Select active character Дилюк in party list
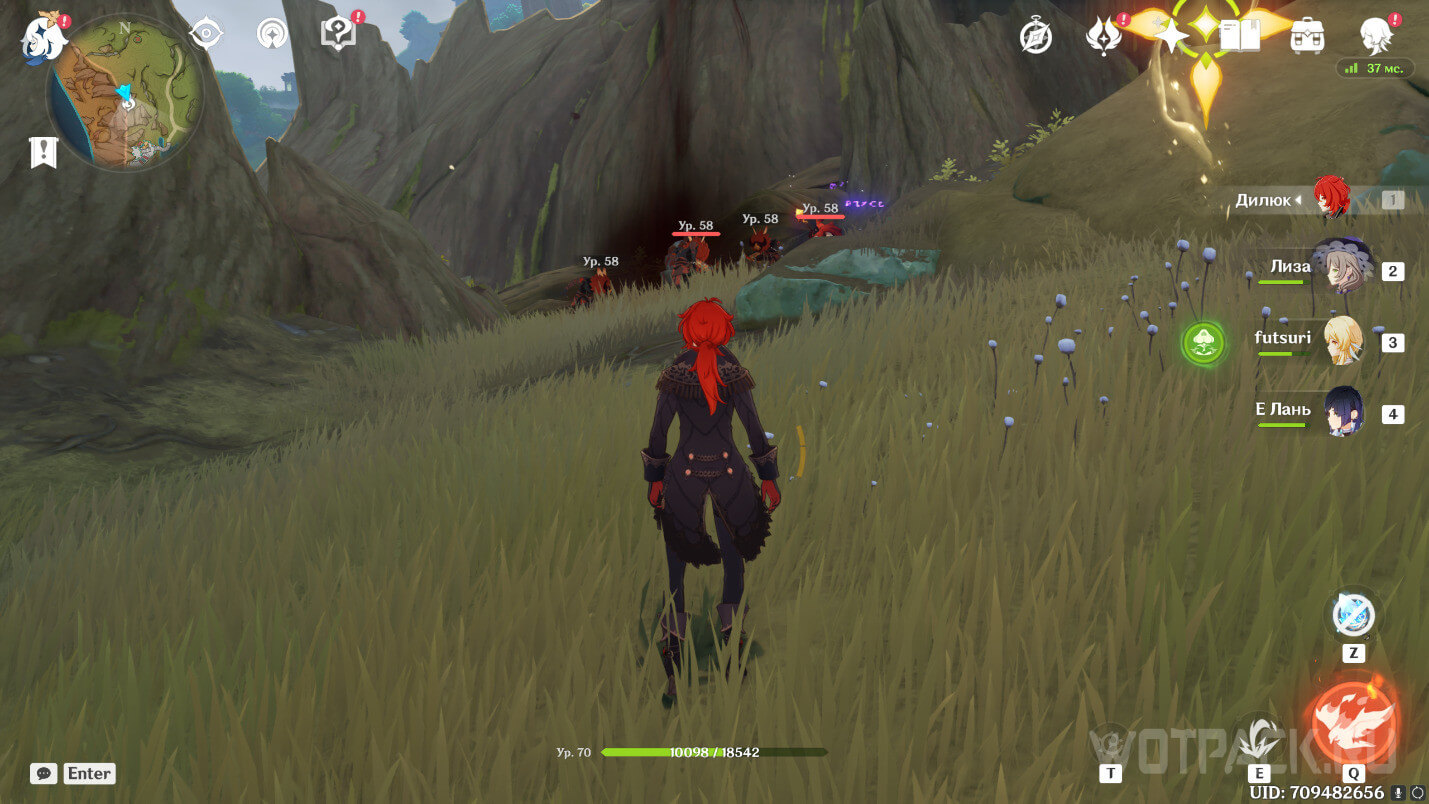Screen dimensions: 1429x804 tap(1330, 199)
